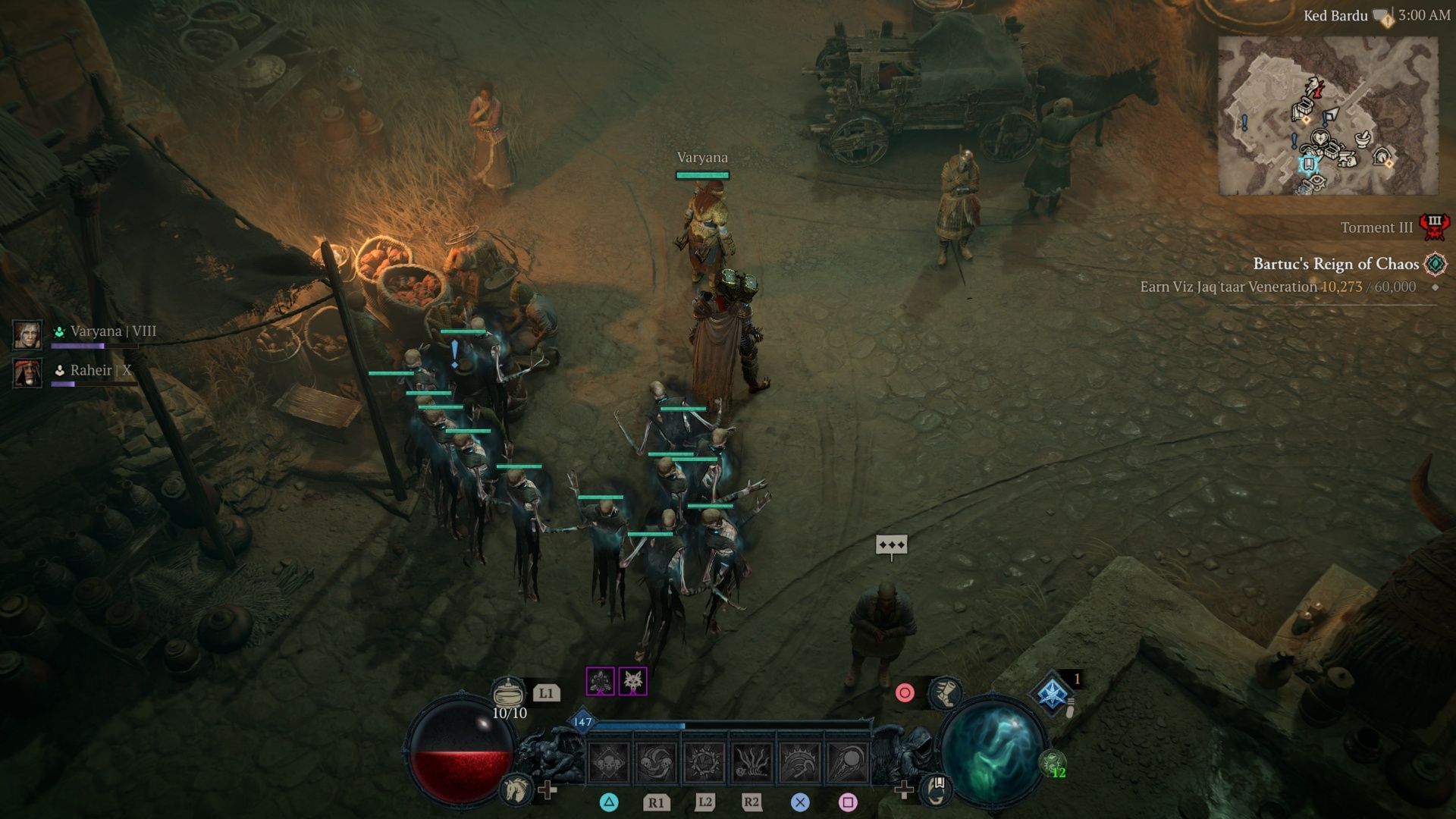
Task: Use the healing potion flask icon
Action: tap(508, 692)
